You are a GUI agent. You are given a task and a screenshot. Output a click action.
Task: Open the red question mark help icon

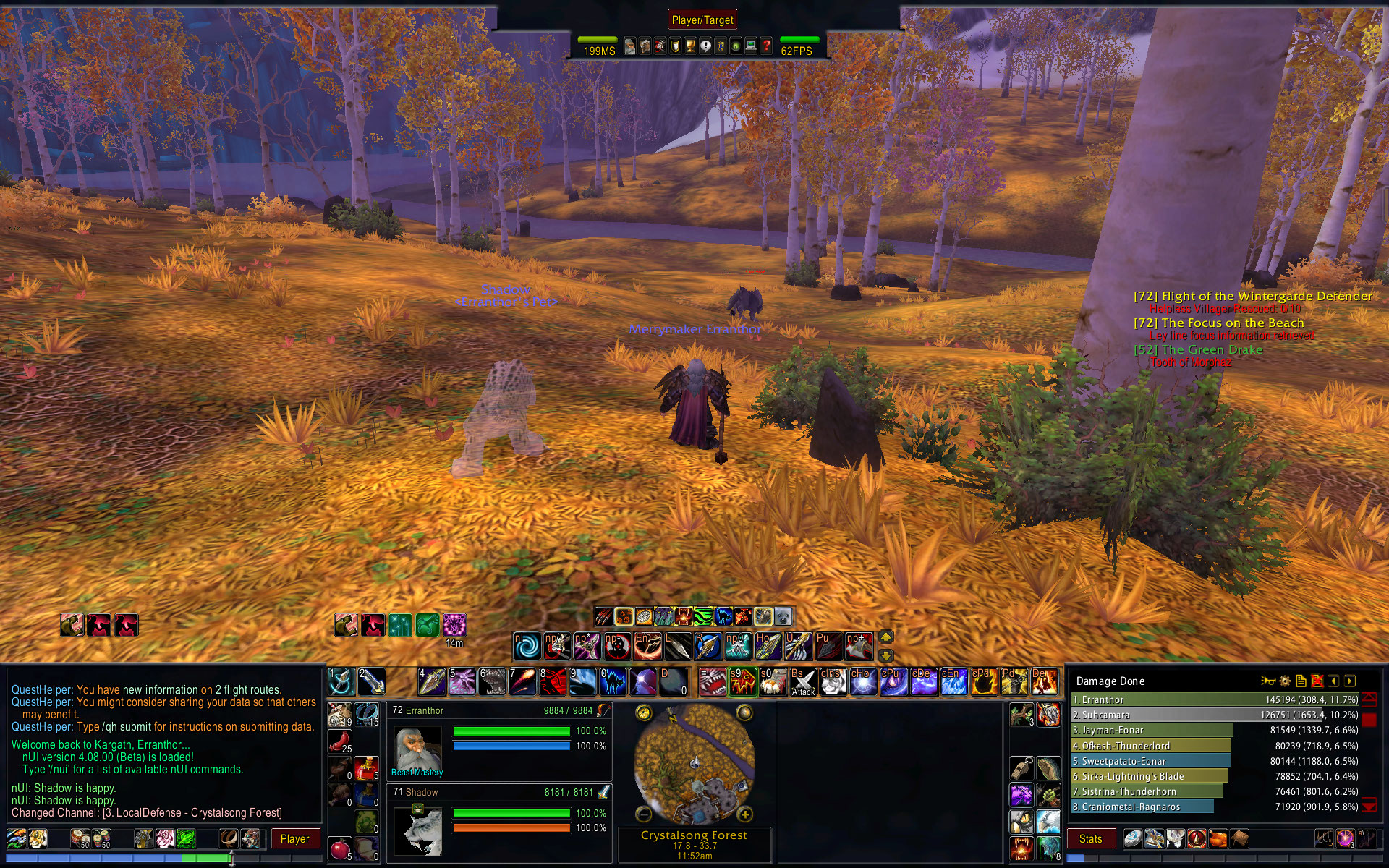click(x=766, y=47)
